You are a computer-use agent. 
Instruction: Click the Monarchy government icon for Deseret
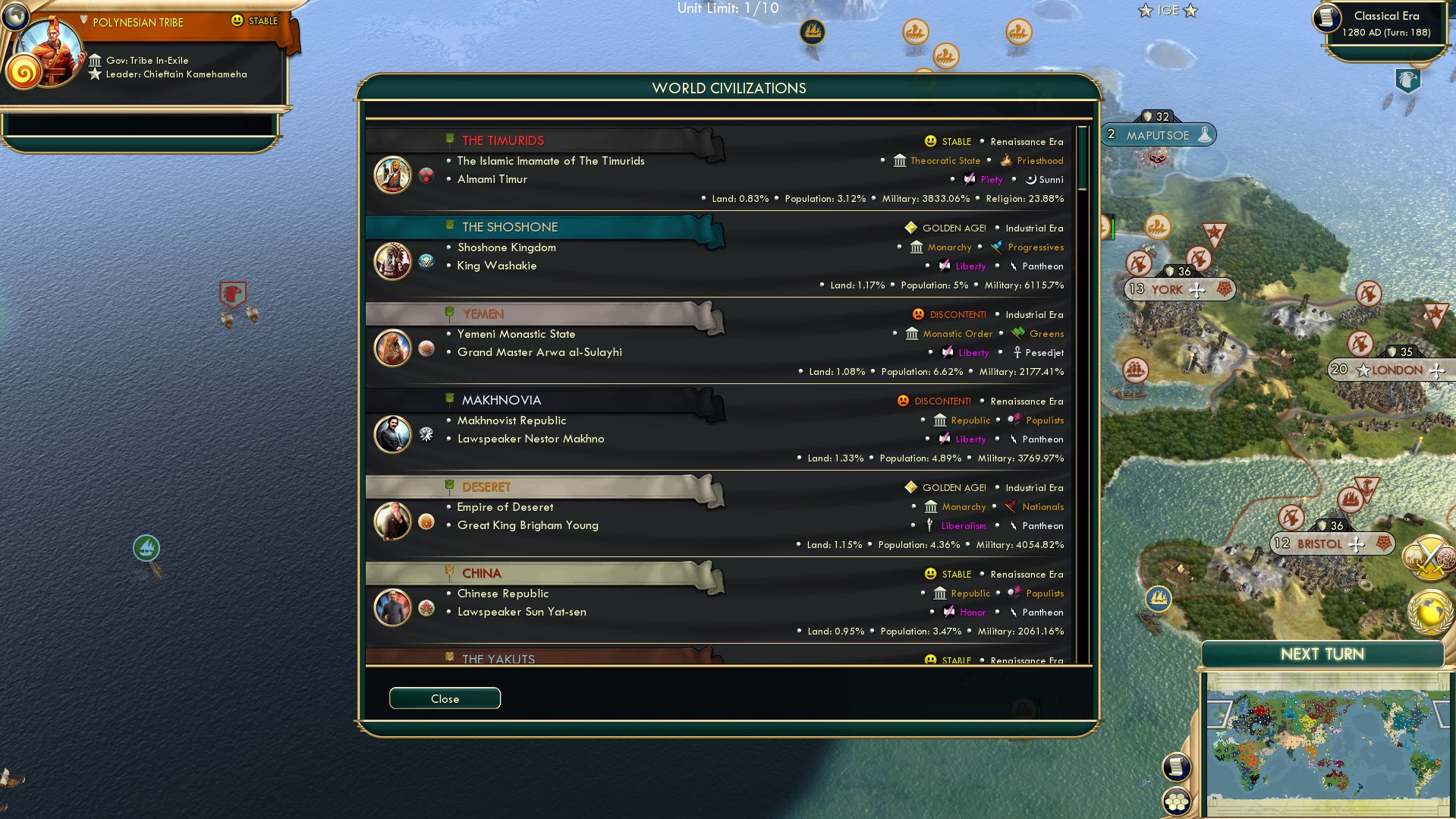coord(931,506)
